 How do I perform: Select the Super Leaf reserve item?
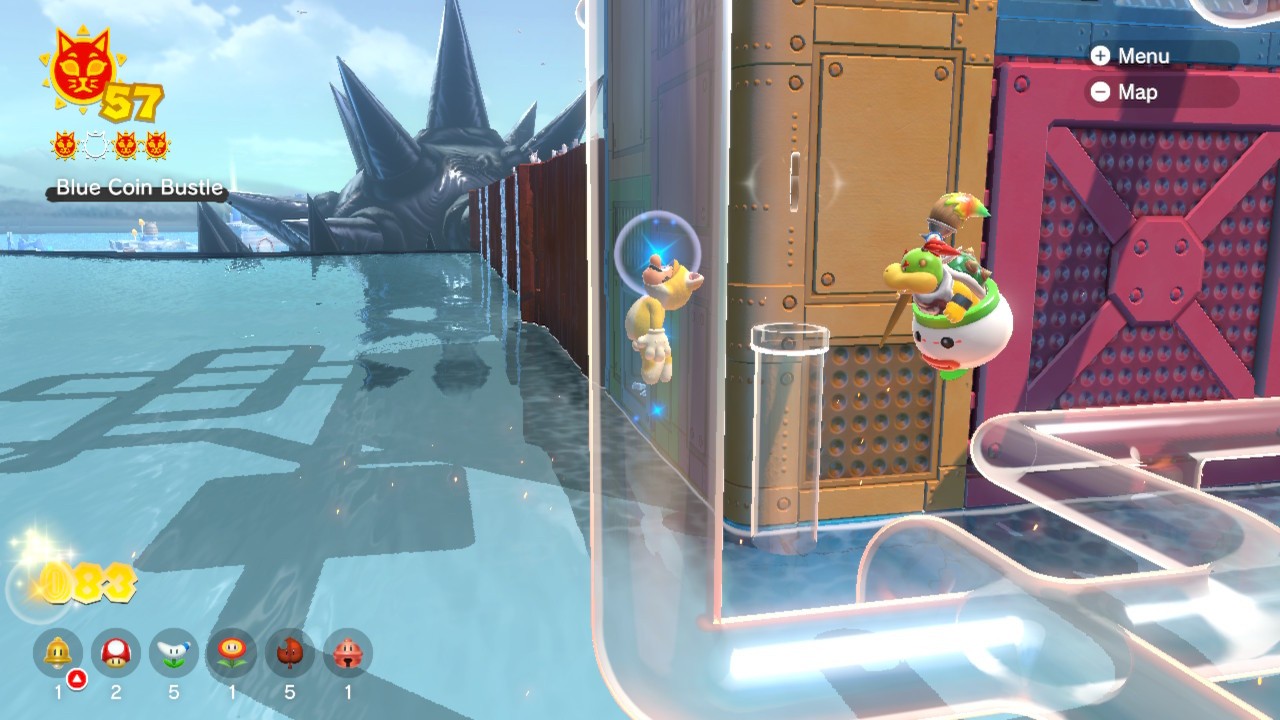[290, 653]
